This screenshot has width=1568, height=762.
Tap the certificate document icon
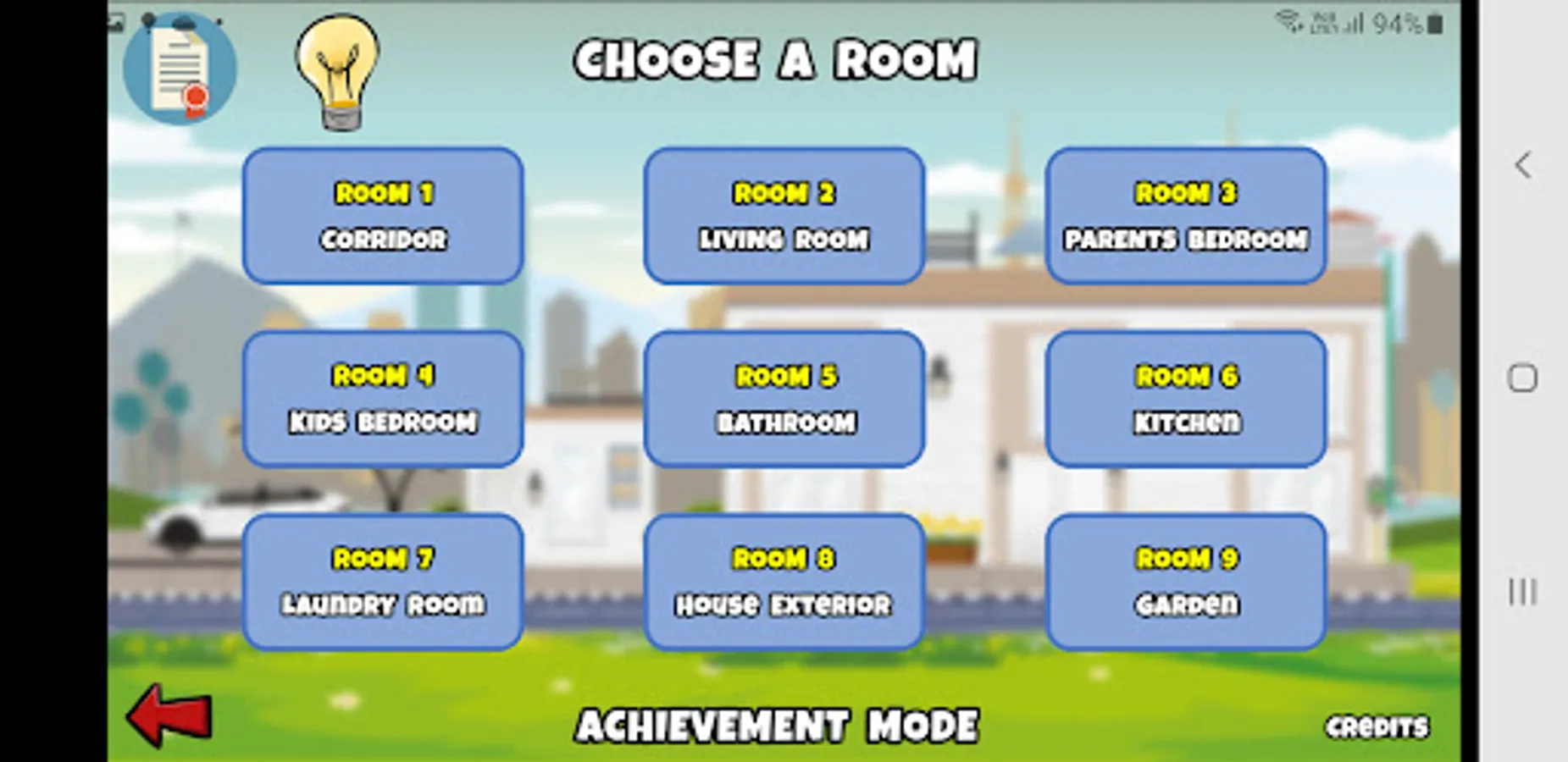click(x=180, y=71)
